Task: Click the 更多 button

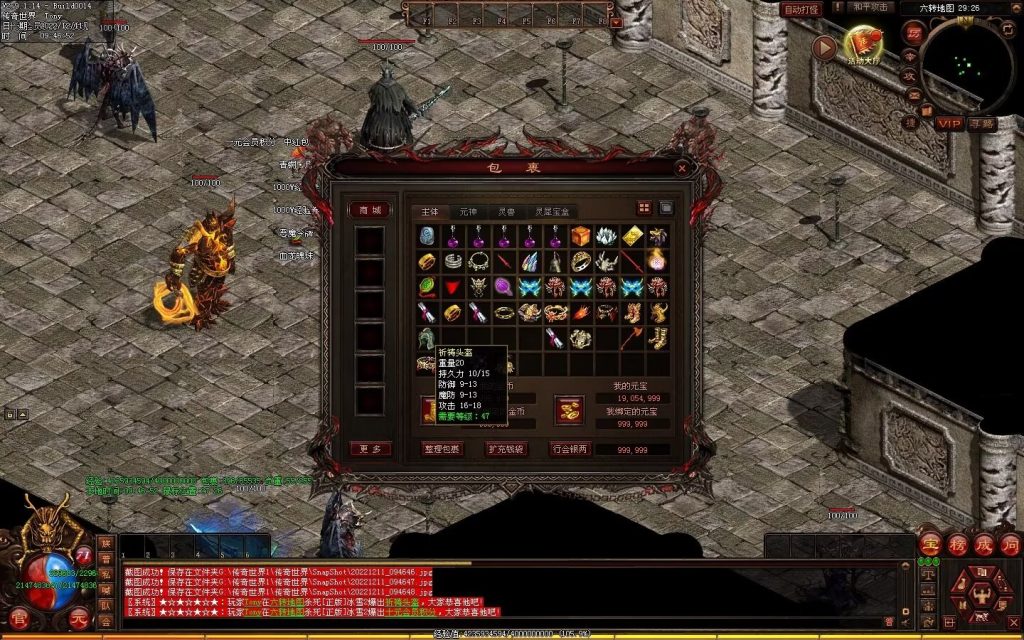Action: pyautogui.click(x=370, y=449)
